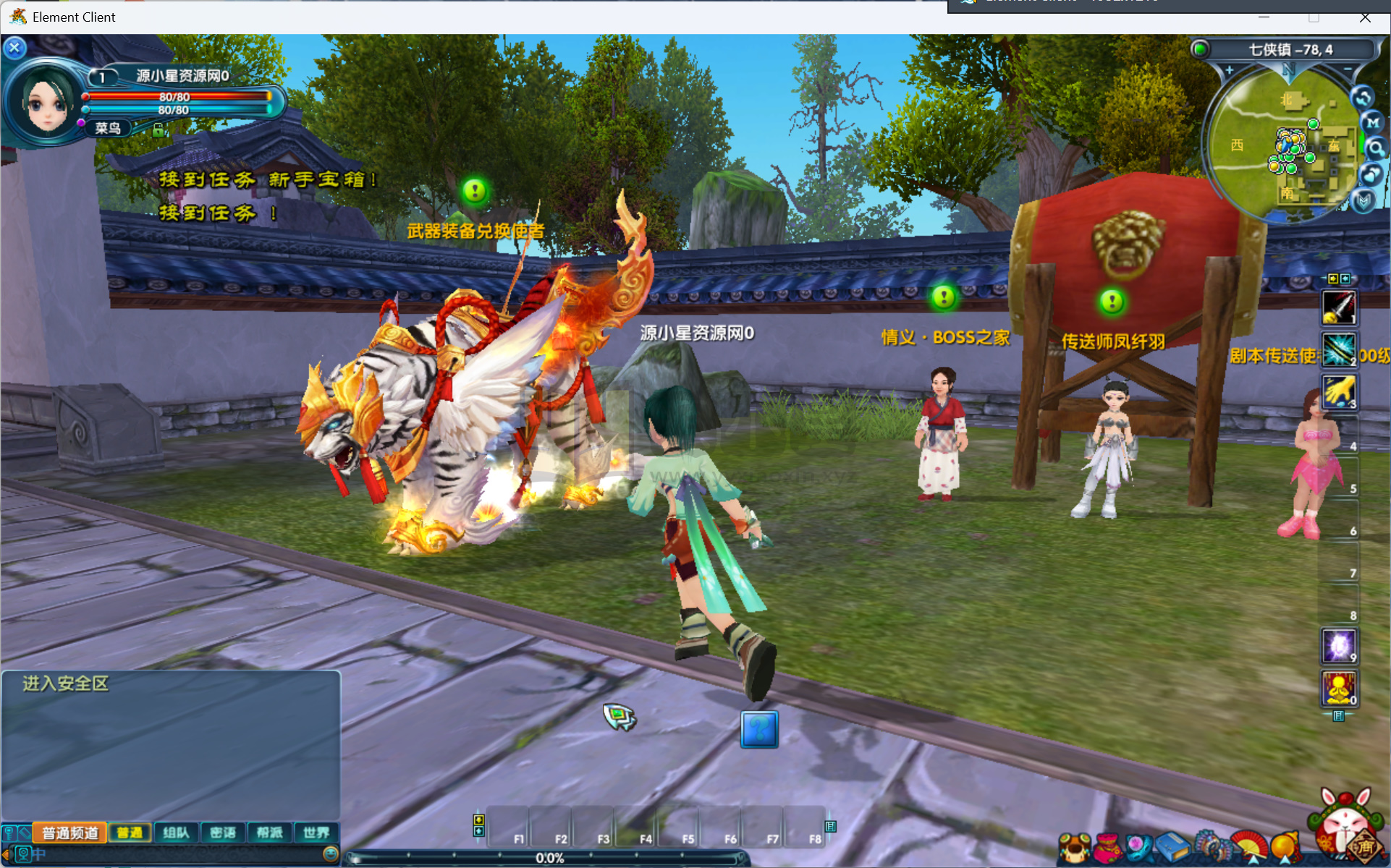This screenshot has height=868, width=1391.
Task: Select the 帮派 guild chat tab
Action: (269, 833)
